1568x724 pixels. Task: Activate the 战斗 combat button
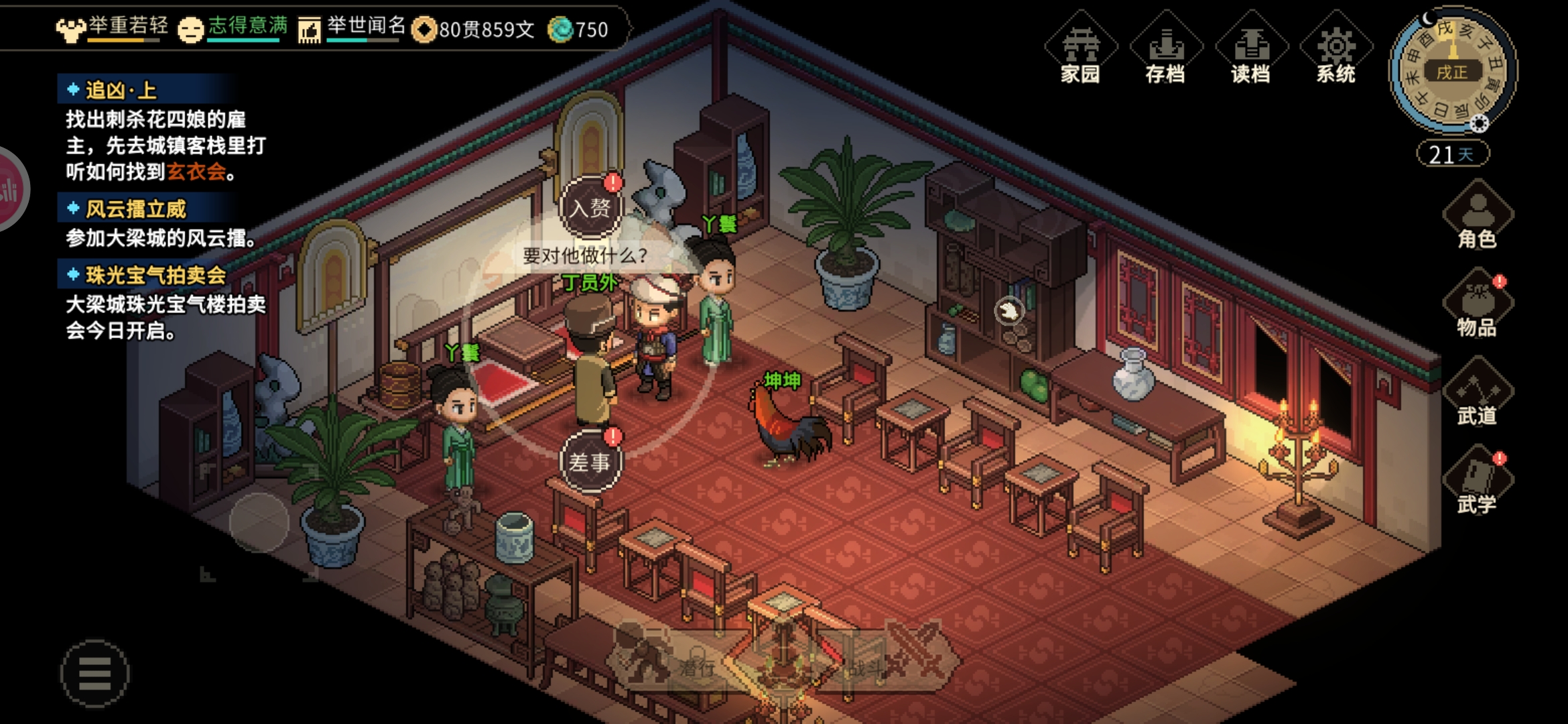[891, 660]
